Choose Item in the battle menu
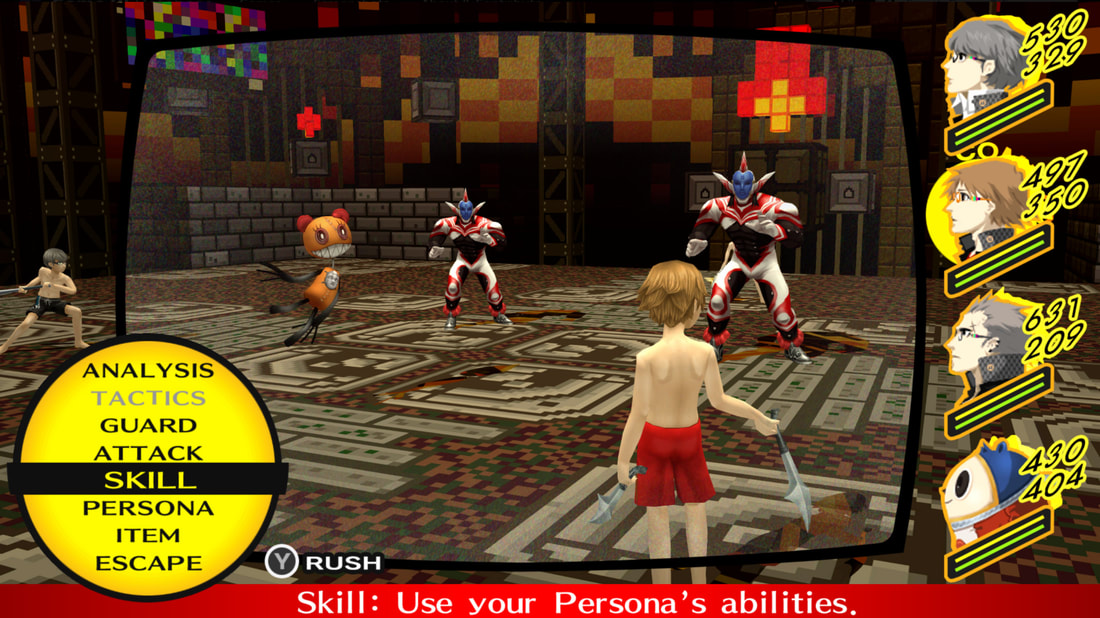This screenshot has width=1100, height=618. 148,535
